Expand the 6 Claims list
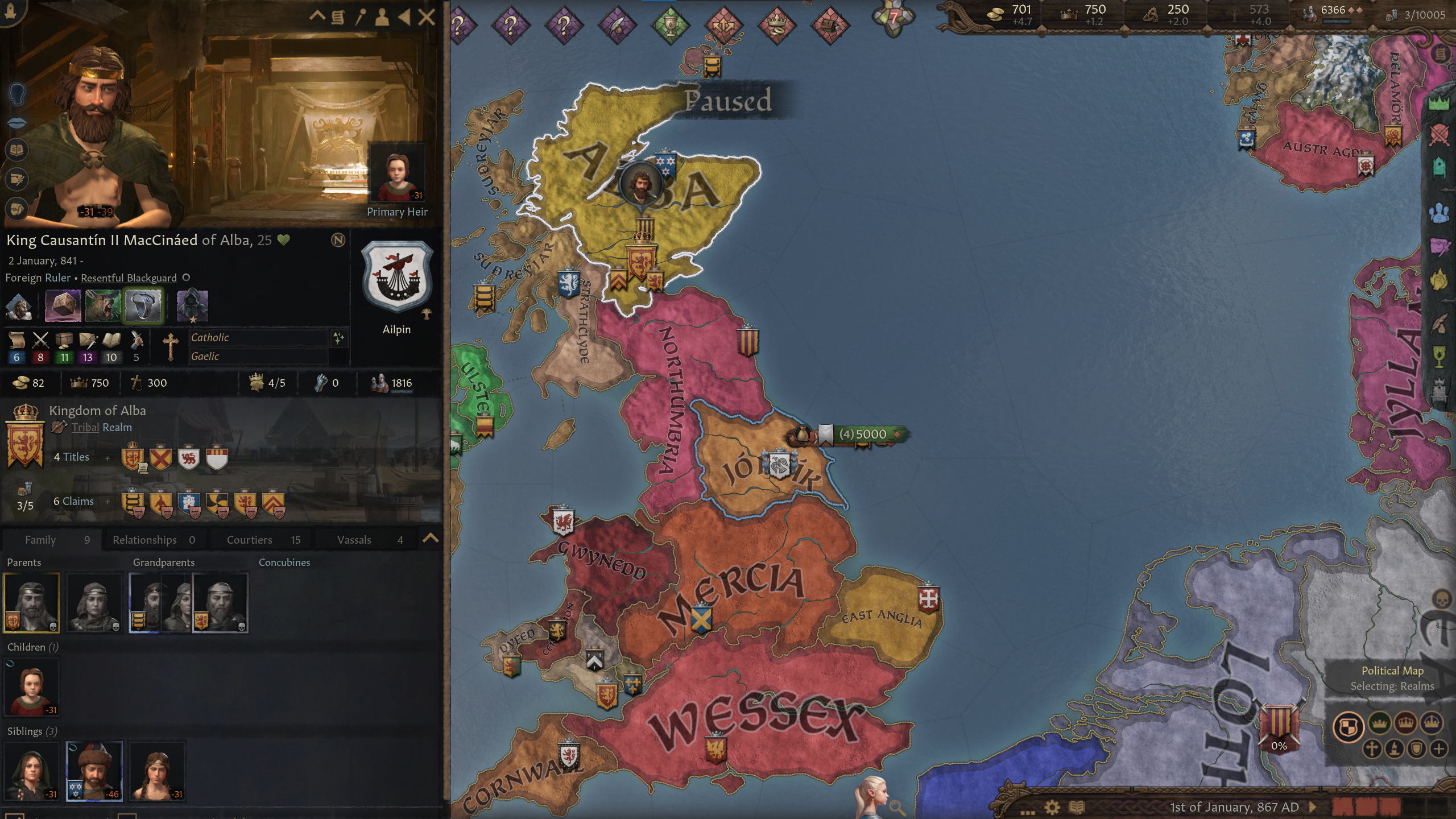Image resolution: width=1456 pixels, height=819 pixels. 107,501
